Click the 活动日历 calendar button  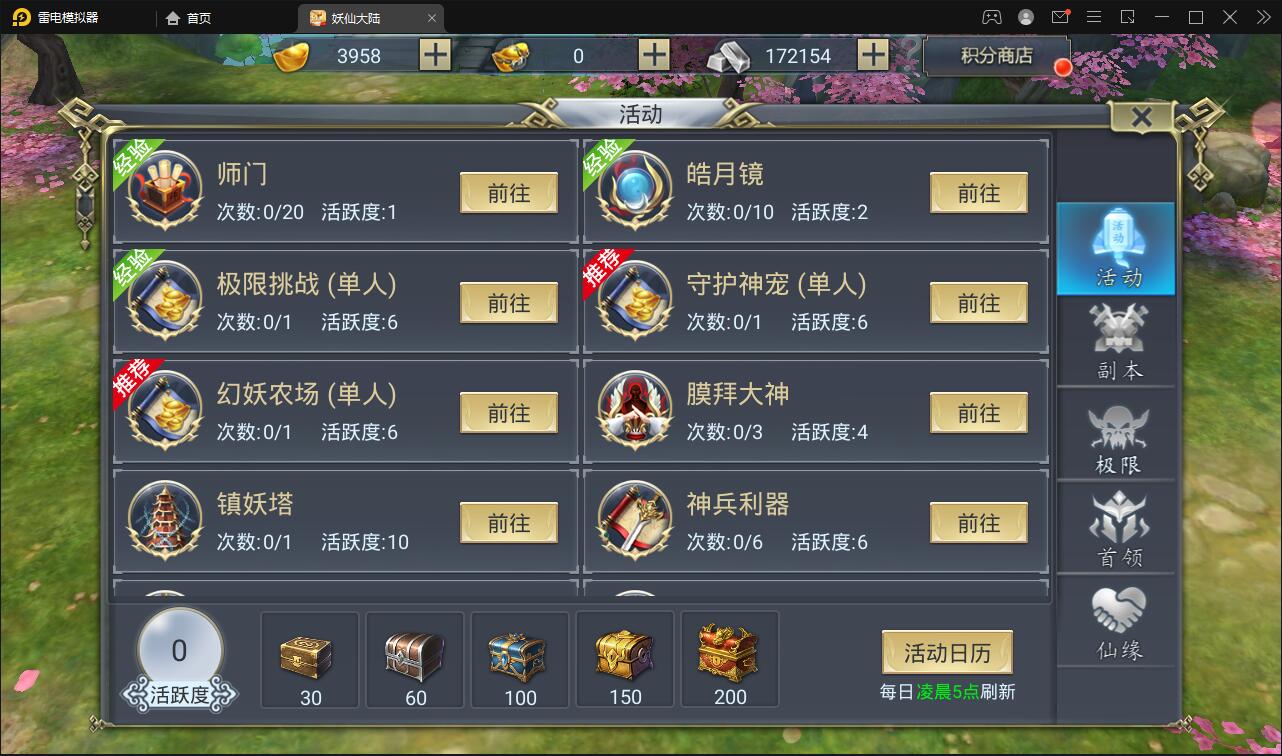(x=946, y=651)
